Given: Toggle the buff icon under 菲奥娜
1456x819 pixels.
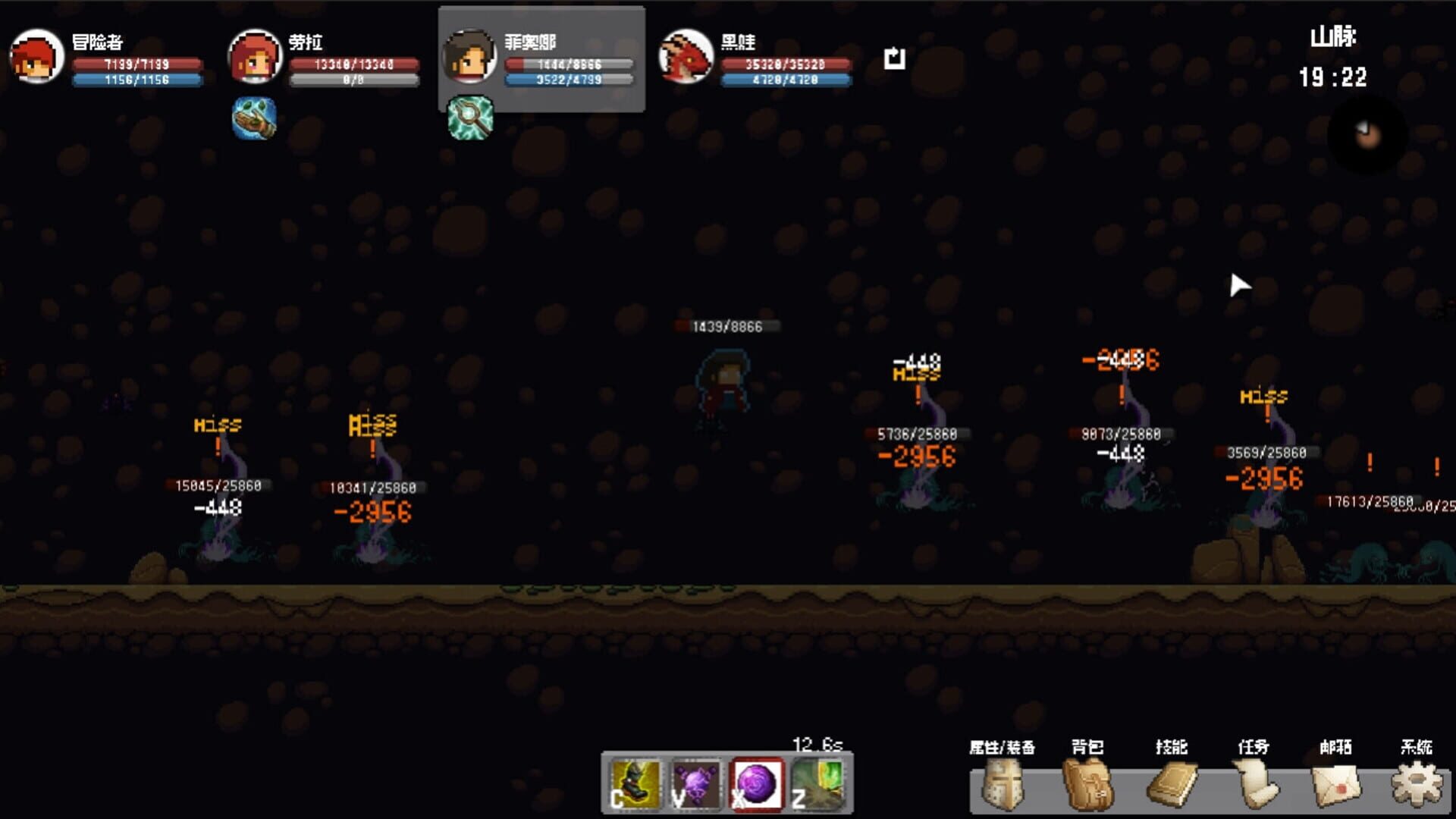Looking at the screenshot, I should pyautogui.click(x=469, y=118).
